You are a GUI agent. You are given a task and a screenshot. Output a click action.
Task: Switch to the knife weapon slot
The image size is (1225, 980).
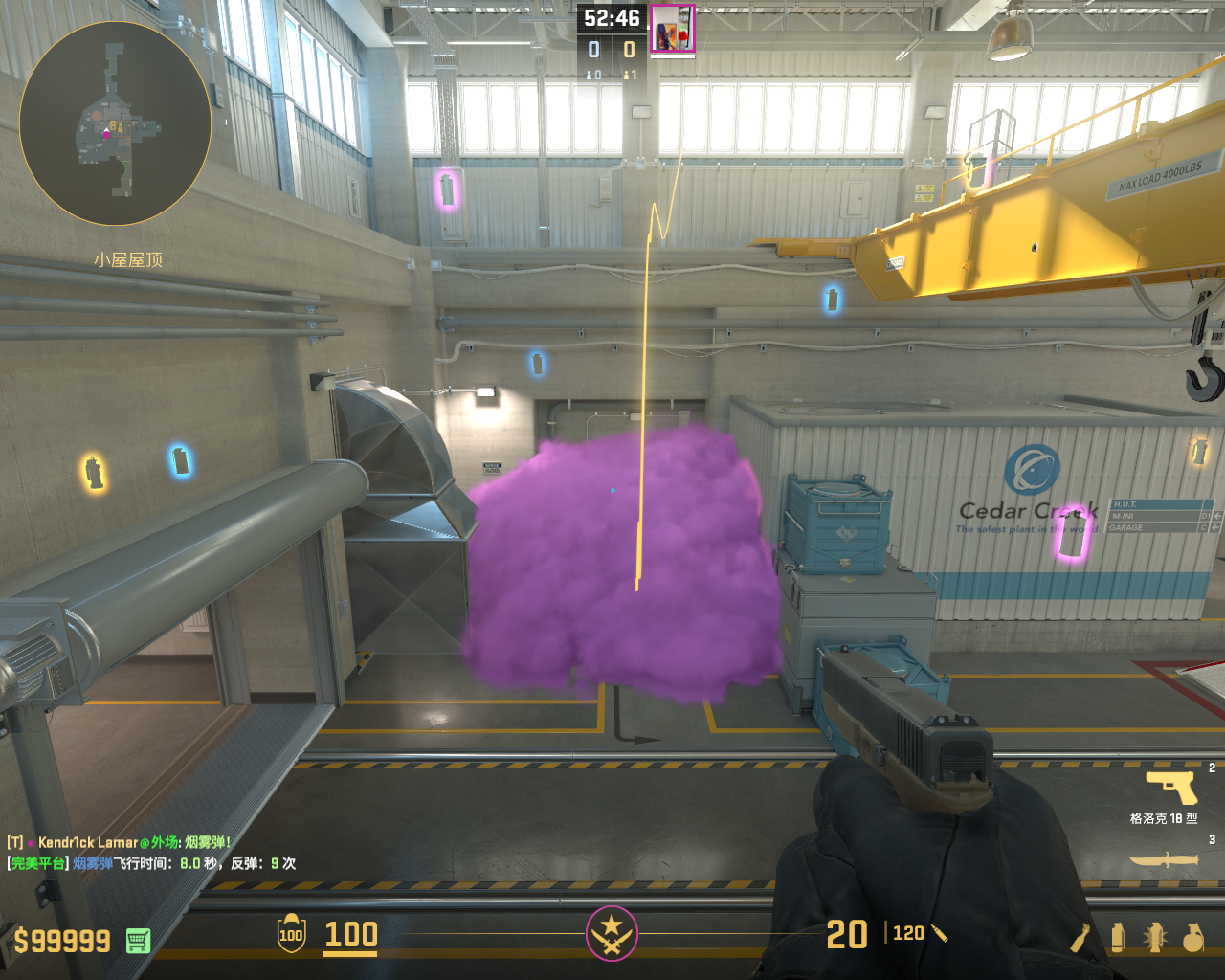point(1164,859)
